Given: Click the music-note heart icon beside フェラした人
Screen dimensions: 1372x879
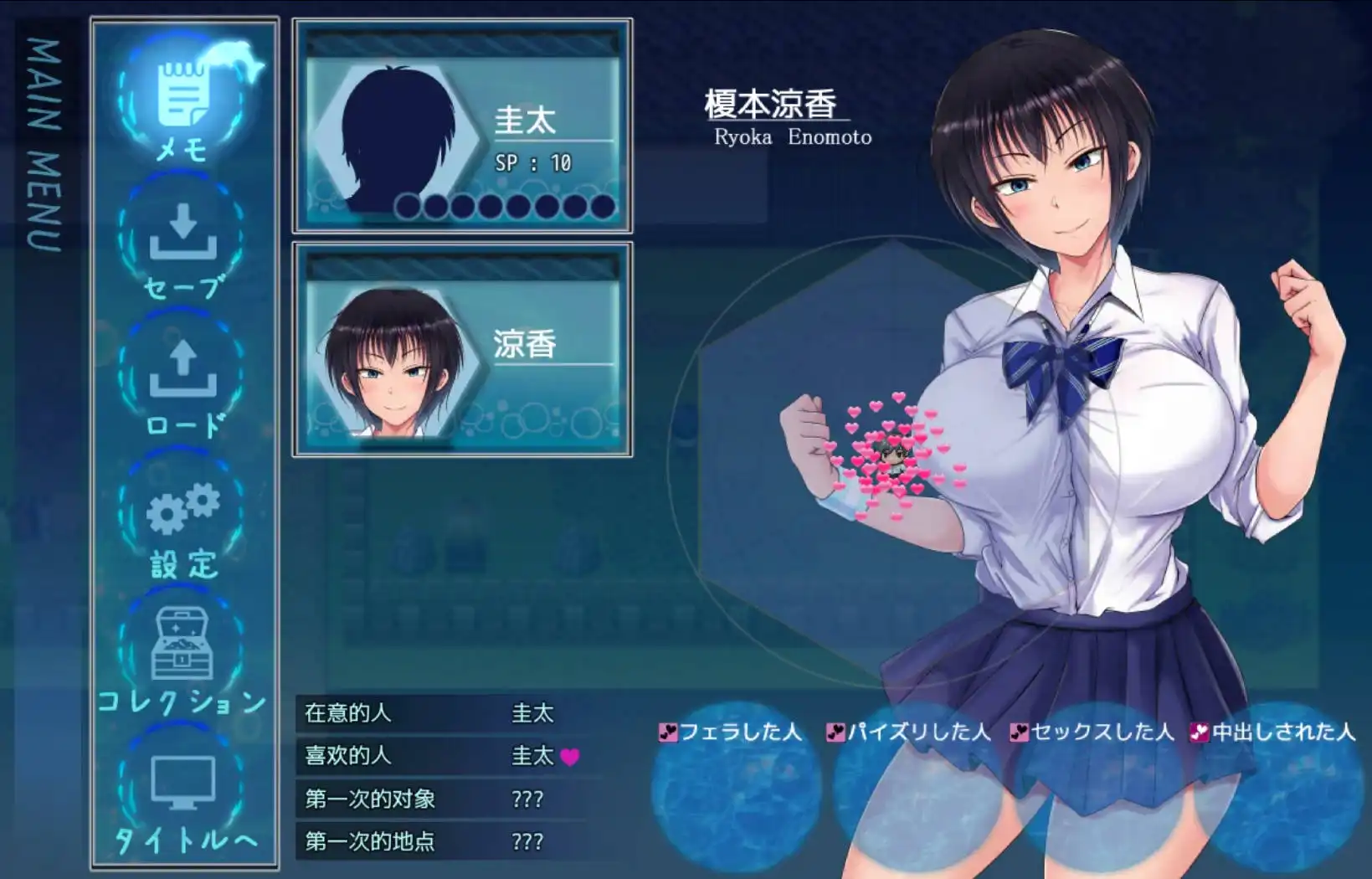Looking at the screenshot, I should pos(667,732).
